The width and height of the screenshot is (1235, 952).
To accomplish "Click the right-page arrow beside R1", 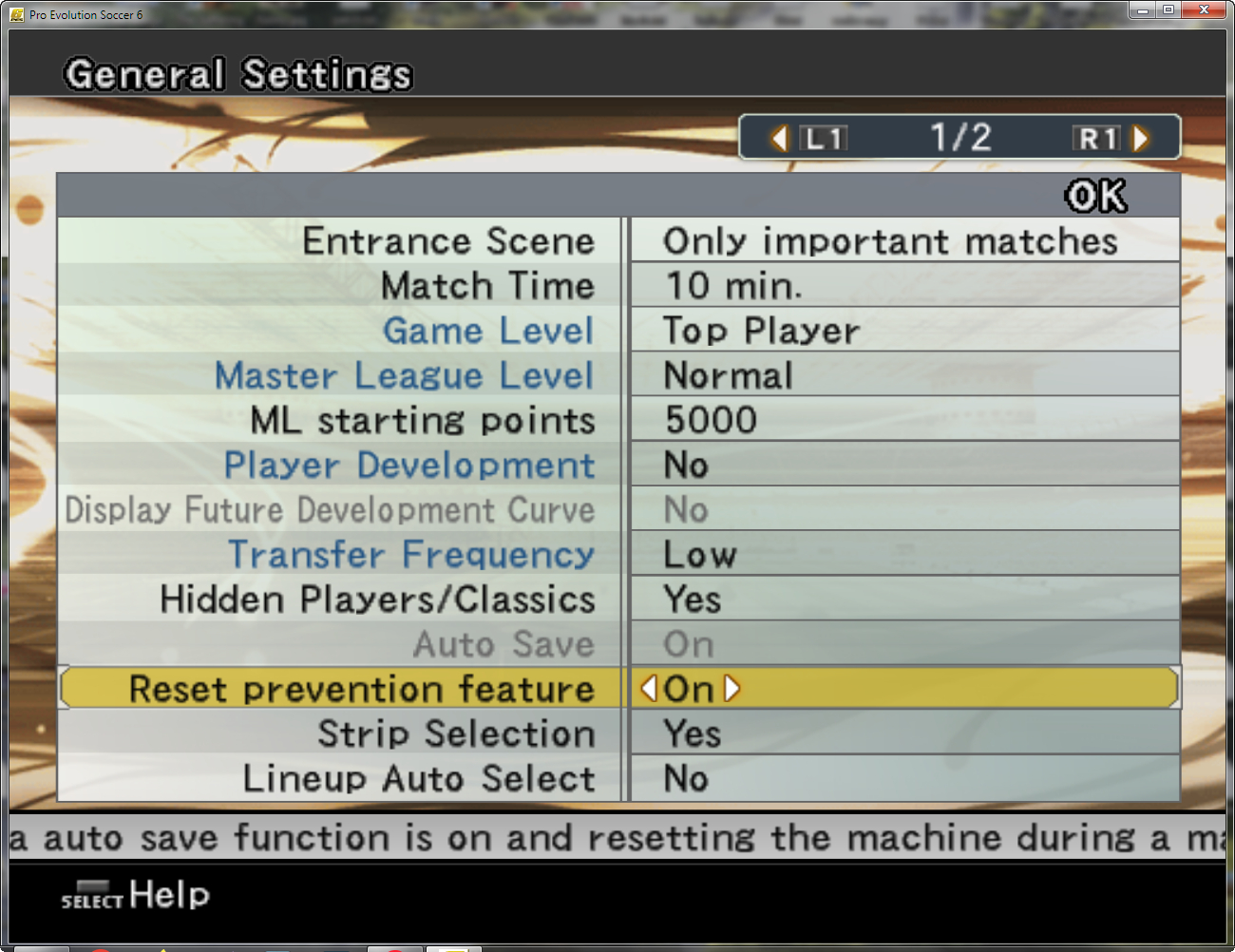I will (x=1141, y=138).
